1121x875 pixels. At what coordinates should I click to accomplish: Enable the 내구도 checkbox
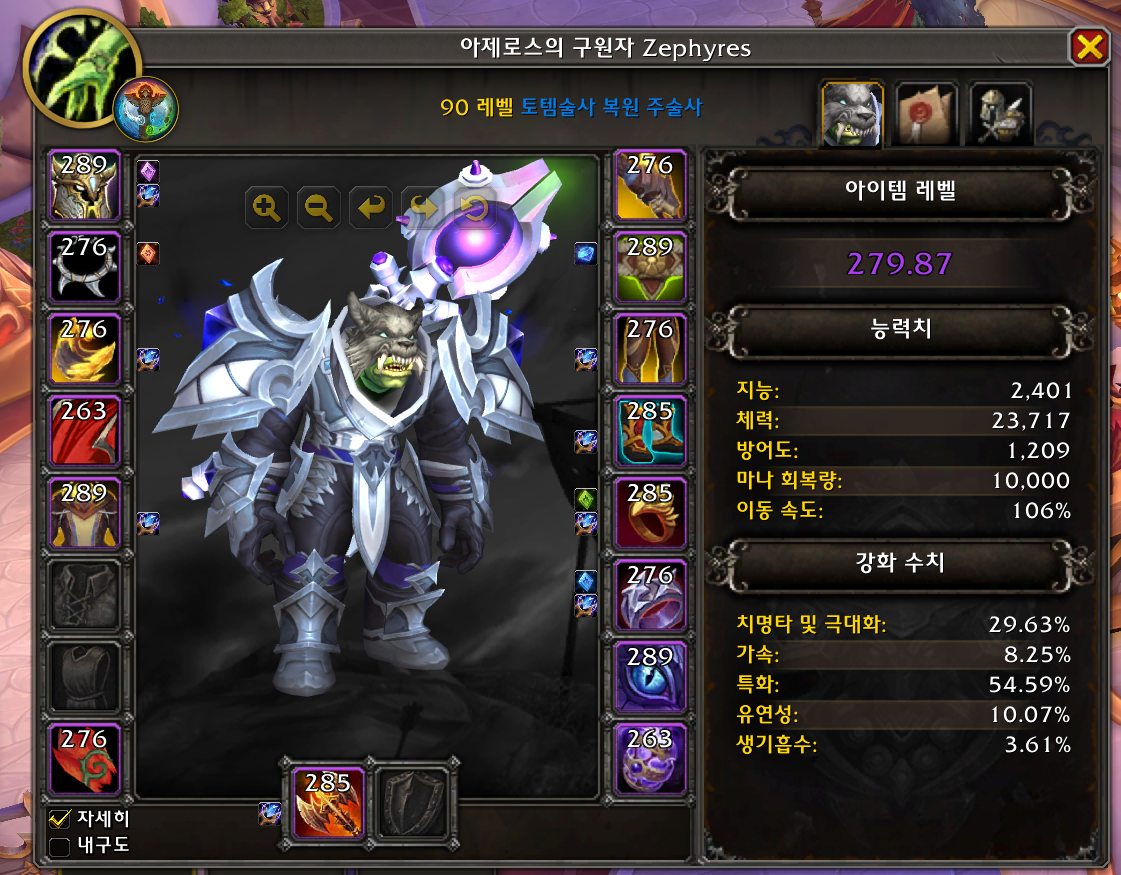coord(60,847)
